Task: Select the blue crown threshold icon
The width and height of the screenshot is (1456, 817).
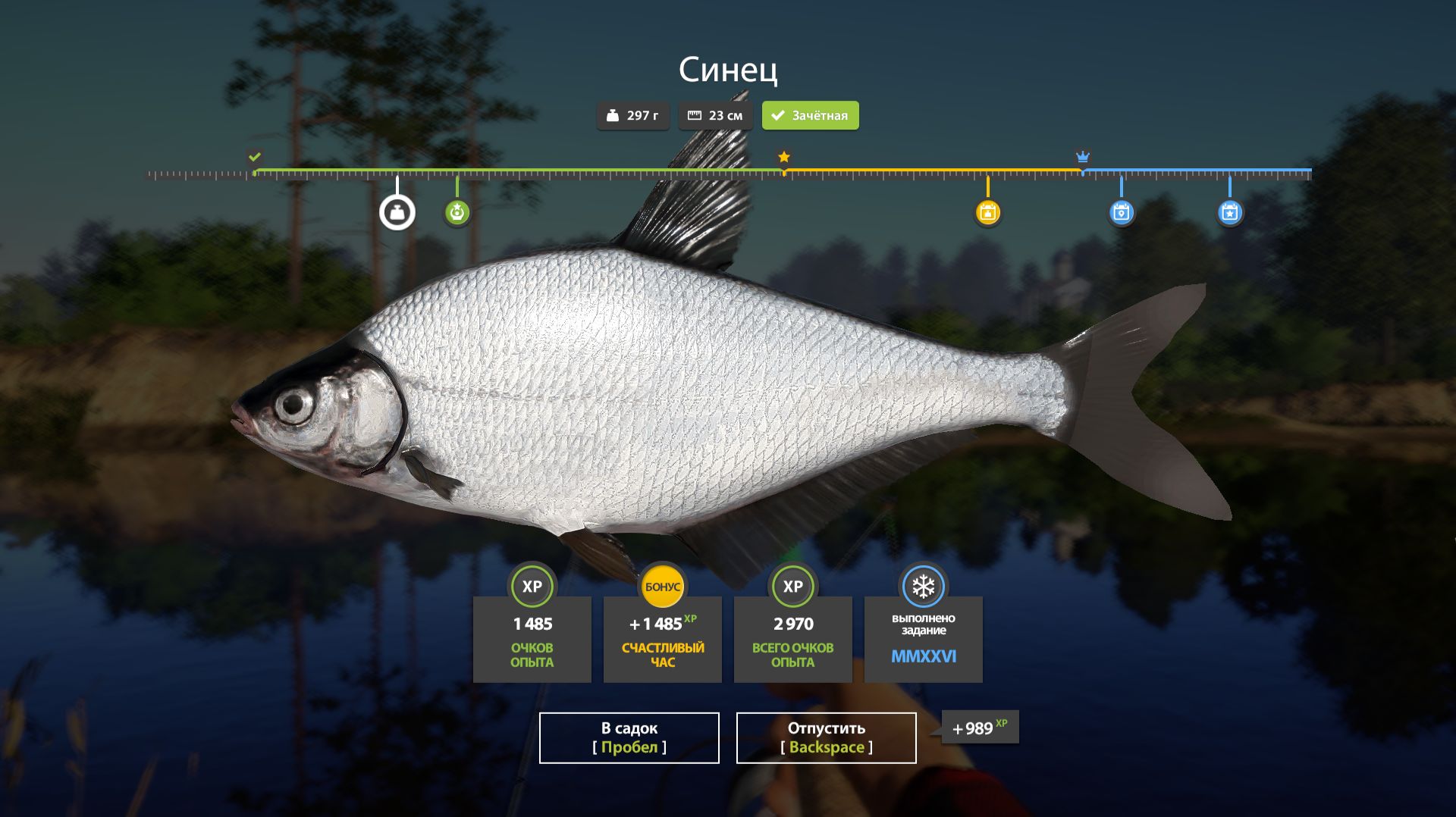Action: tap(1082, 157)
